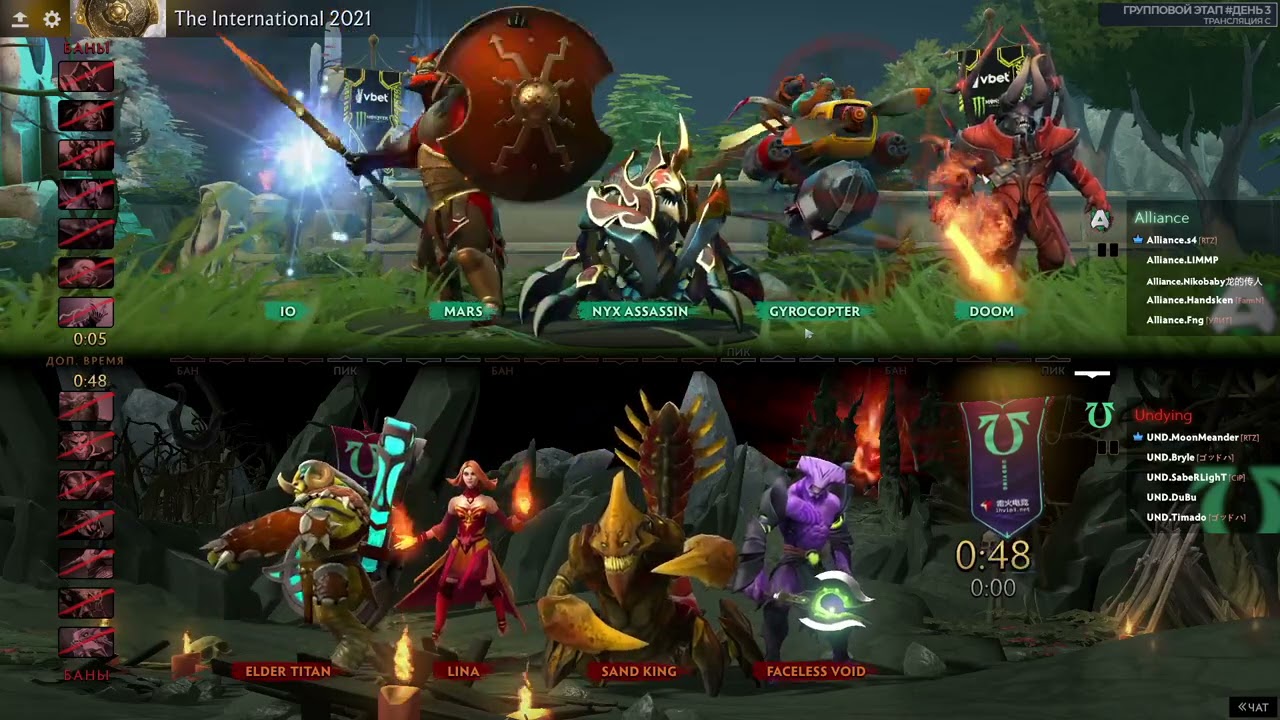The height and width of the screenshot is (720, 1280).
Task: Open the chat panel button
Action: [1253, 707]
